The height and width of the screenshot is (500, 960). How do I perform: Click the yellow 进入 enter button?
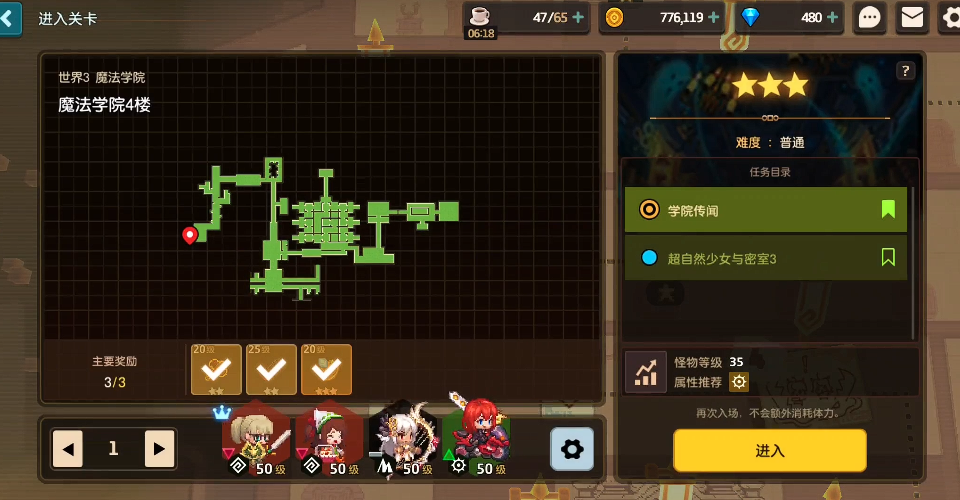(769, 450)
